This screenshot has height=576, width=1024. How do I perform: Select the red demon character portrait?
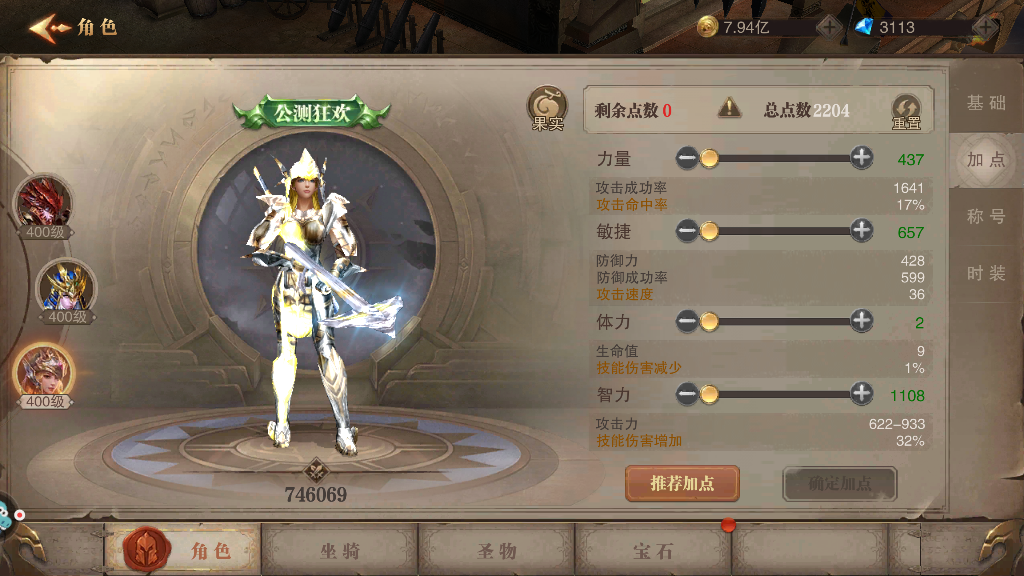[x=43, y=203]
